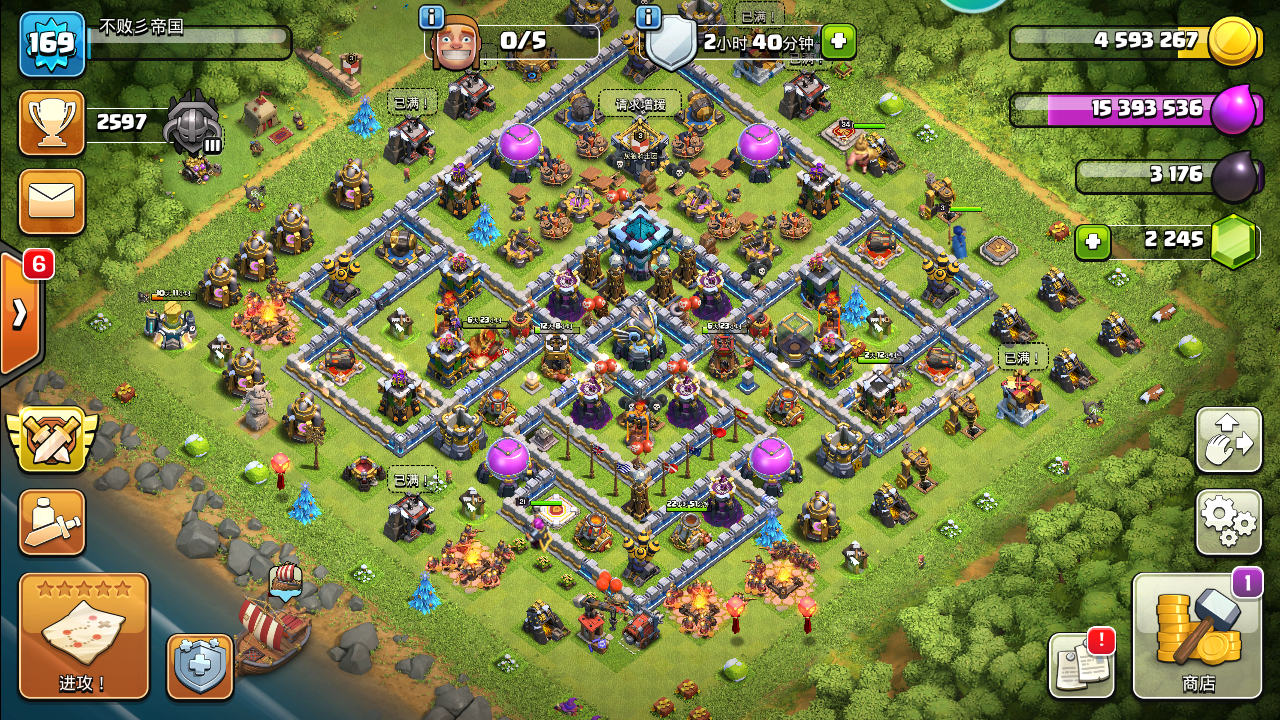Open the news notes with alert

point(1081,665)
